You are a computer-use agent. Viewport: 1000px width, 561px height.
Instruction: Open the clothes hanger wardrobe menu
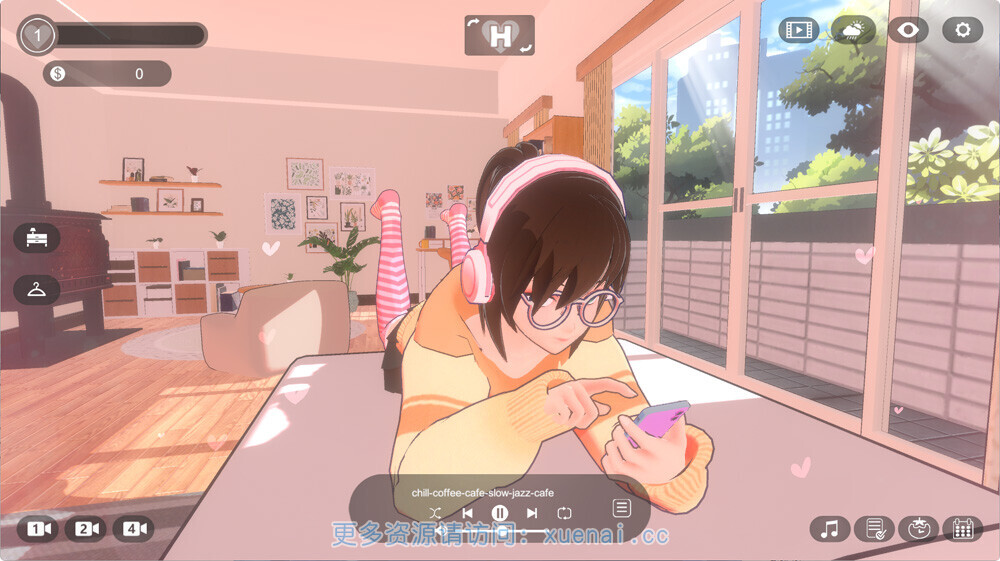37,290
